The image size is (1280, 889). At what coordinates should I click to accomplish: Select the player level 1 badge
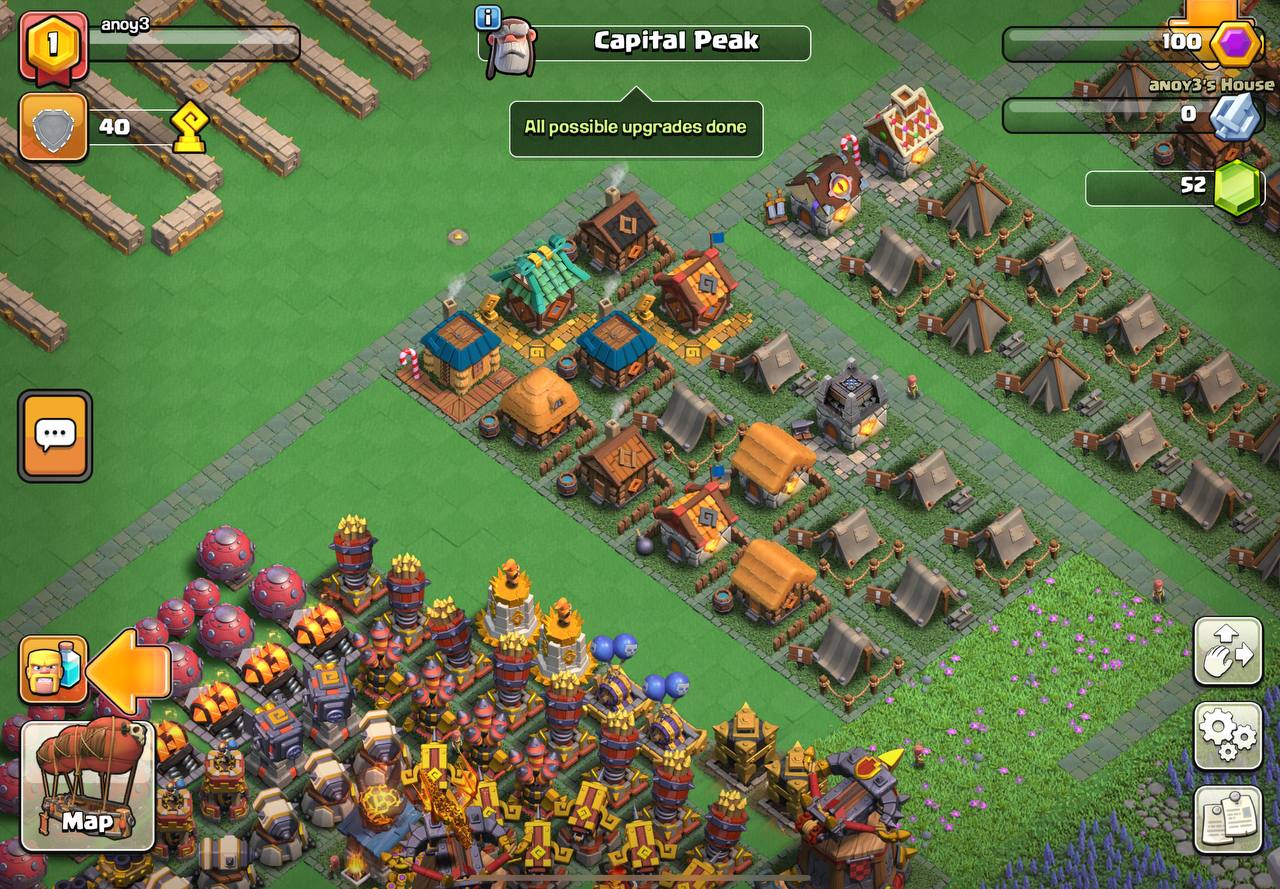pyautogui.click(x=53, y=45)
